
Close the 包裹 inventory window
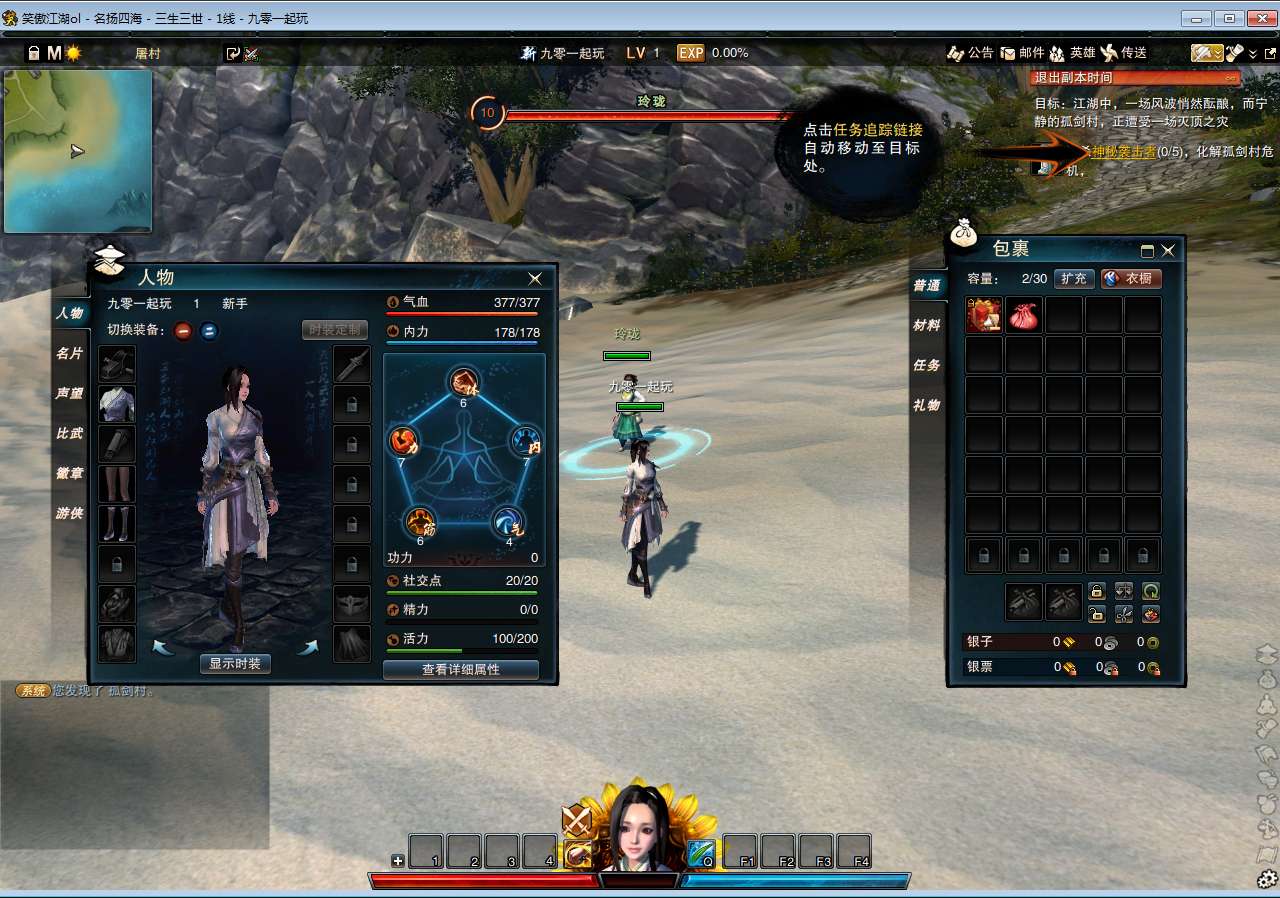(x=1167, y=251)
